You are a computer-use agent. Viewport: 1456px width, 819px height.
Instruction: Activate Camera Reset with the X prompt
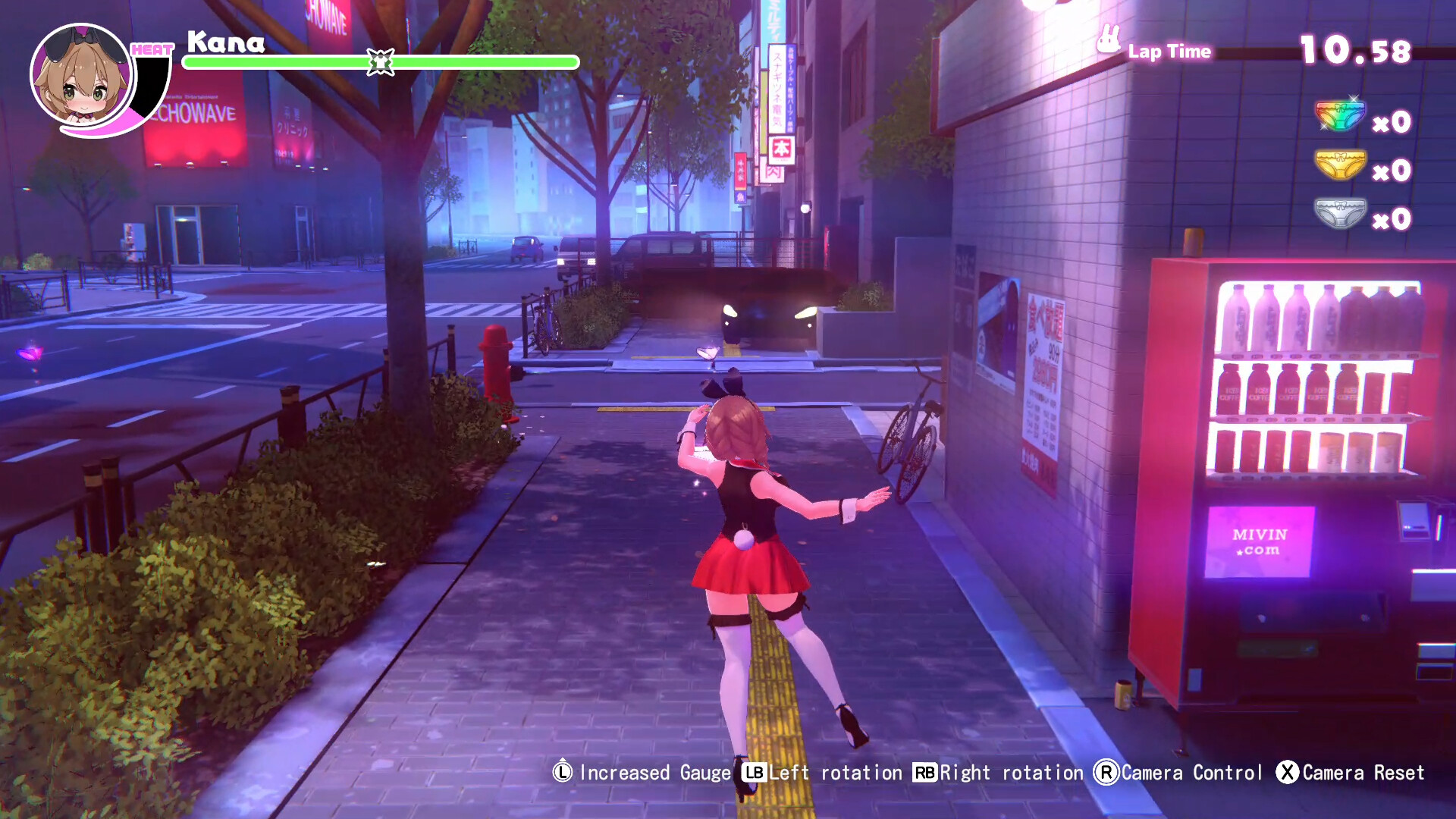pyautogui.click(x=1289, y=773)
